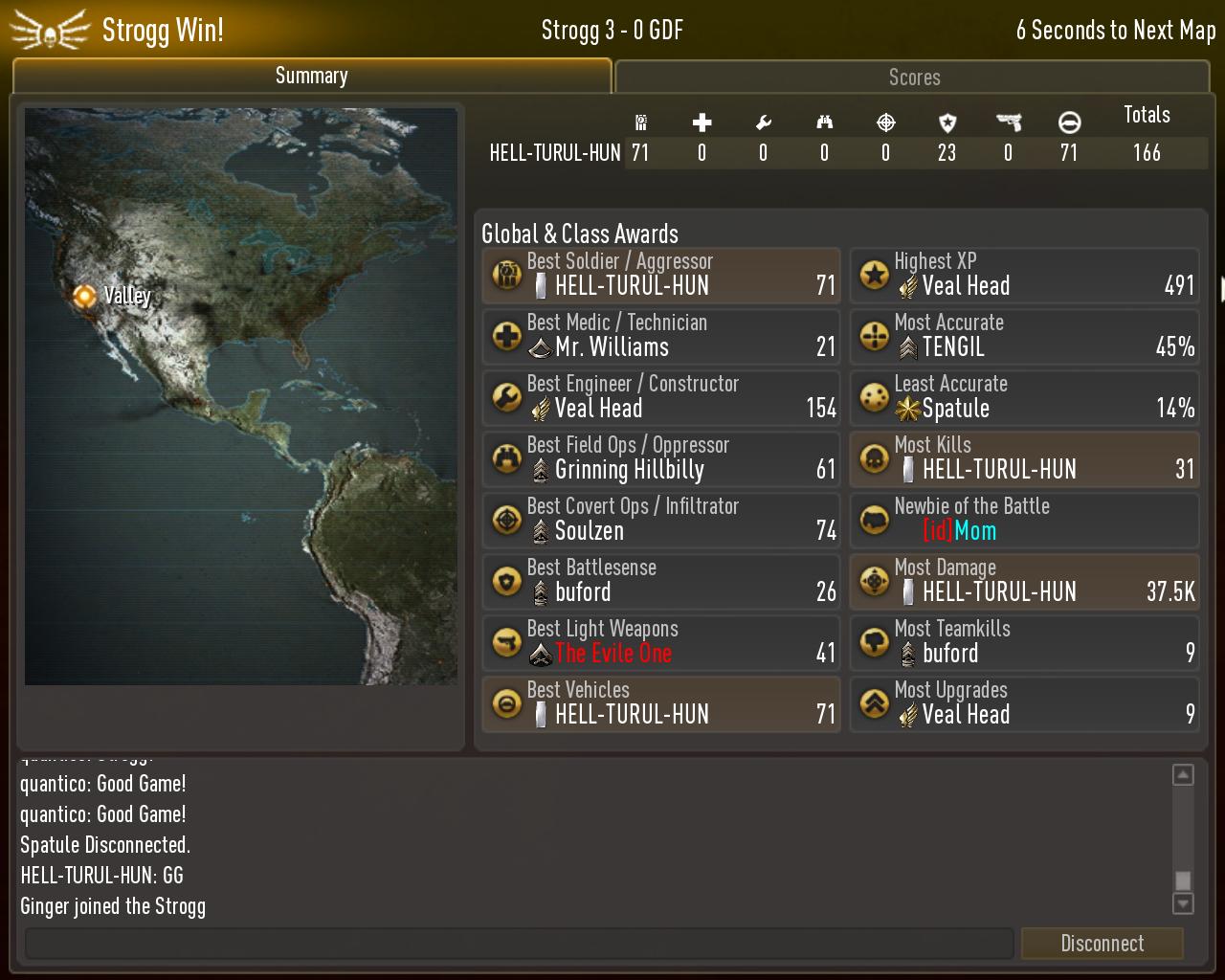Click the Best Engineer / Constructor award
The image size is (1225, 980).
click(661, 398)
